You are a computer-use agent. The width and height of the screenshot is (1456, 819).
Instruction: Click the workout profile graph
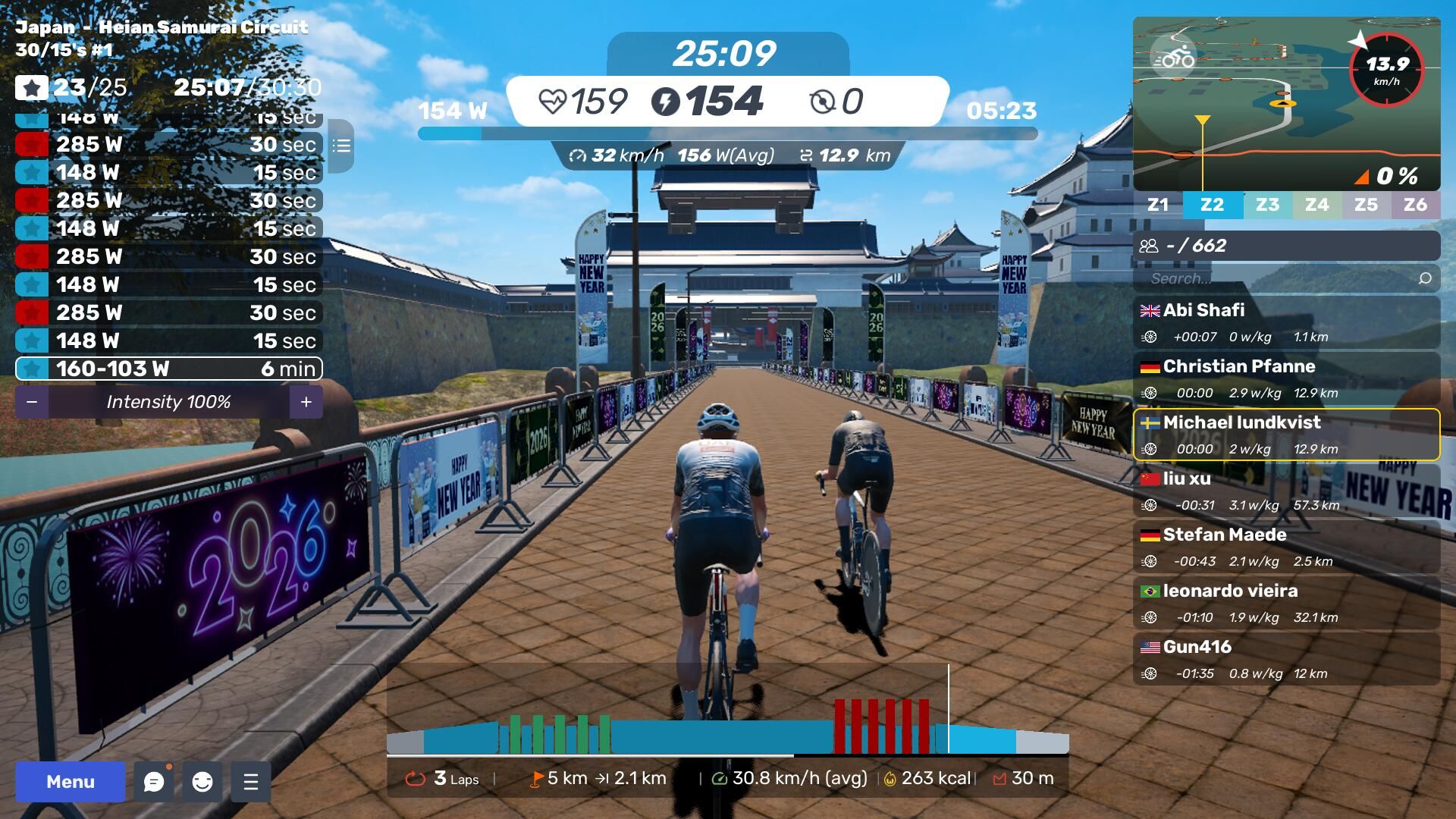tap(727, 713)
